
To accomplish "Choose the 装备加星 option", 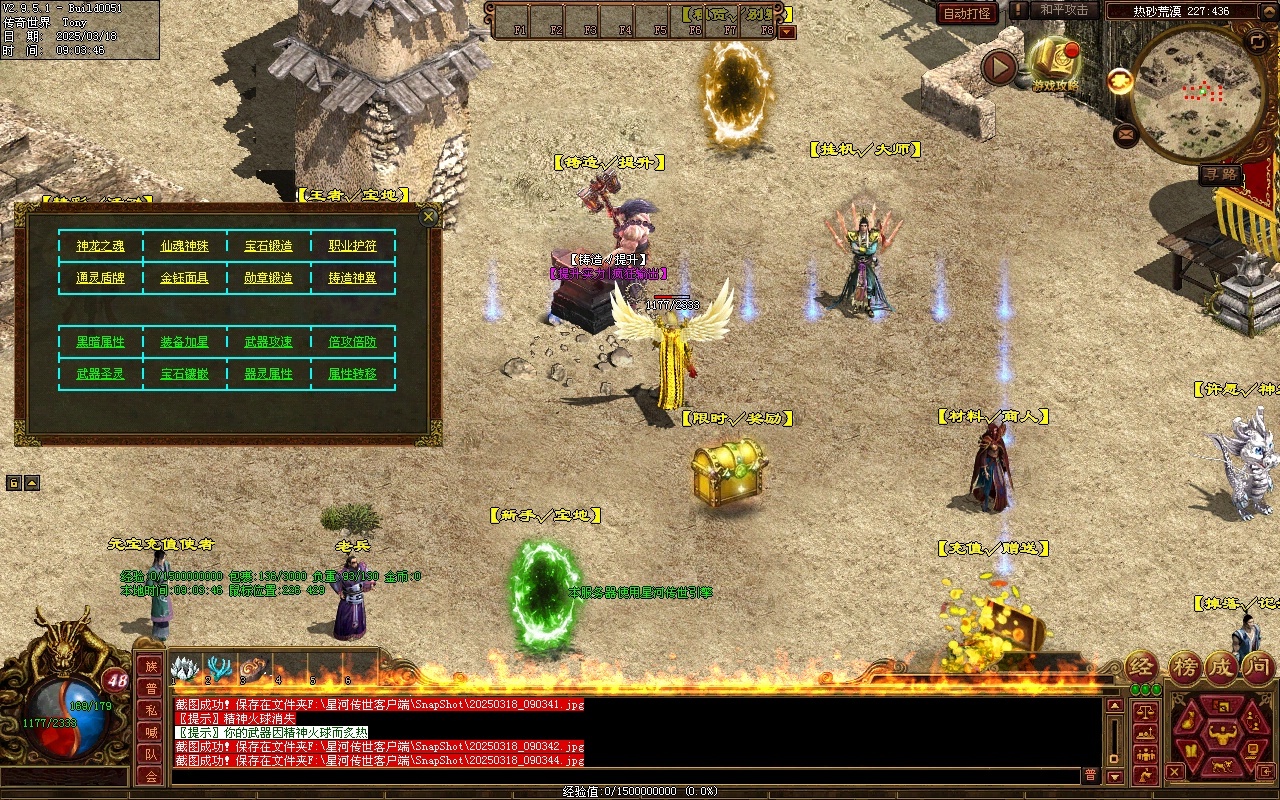I will coord(185,342).
